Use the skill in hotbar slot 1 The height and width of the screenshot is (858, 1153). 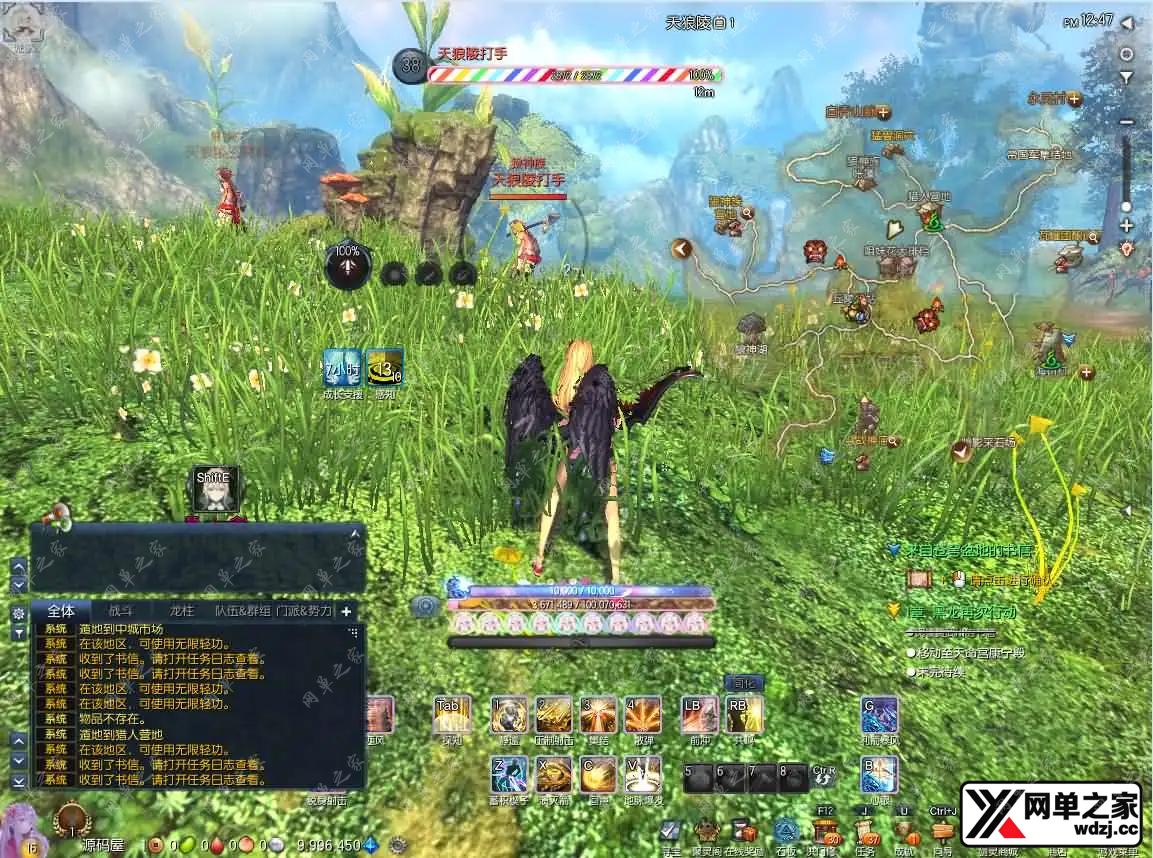pos(509,715)
